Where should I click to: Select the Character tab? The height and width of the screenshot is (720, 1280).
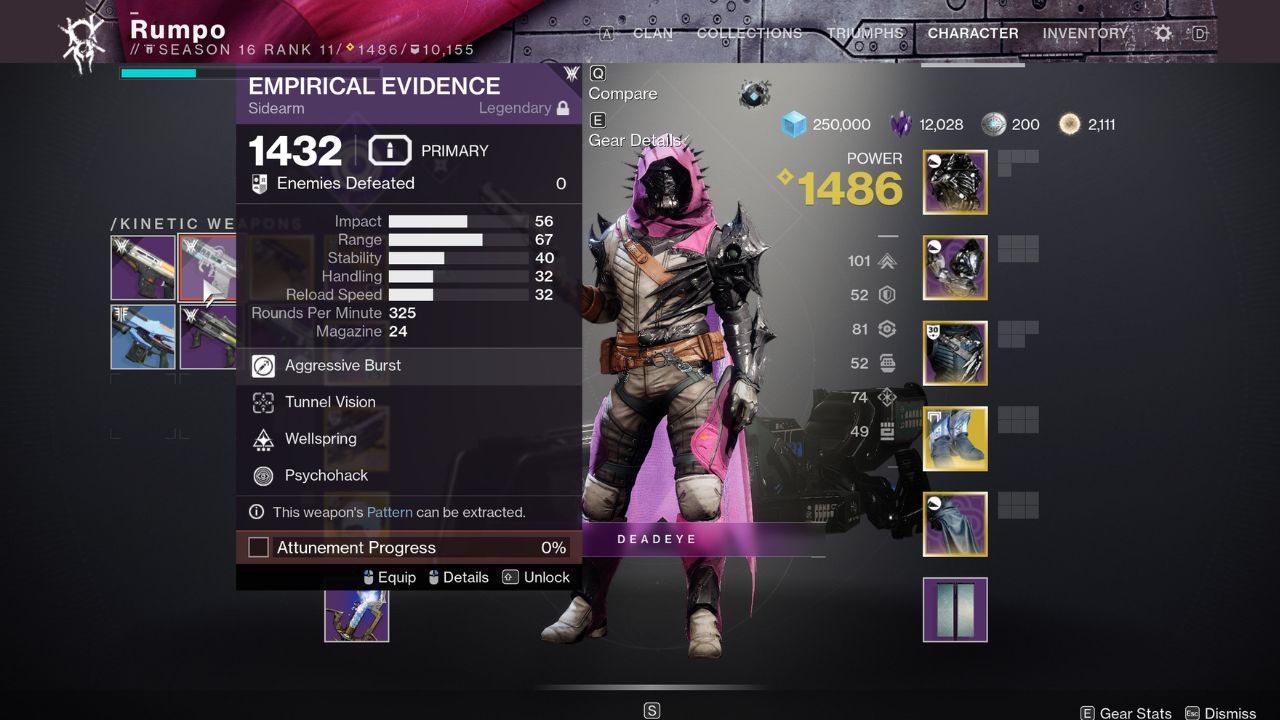(x=973, y=33)
